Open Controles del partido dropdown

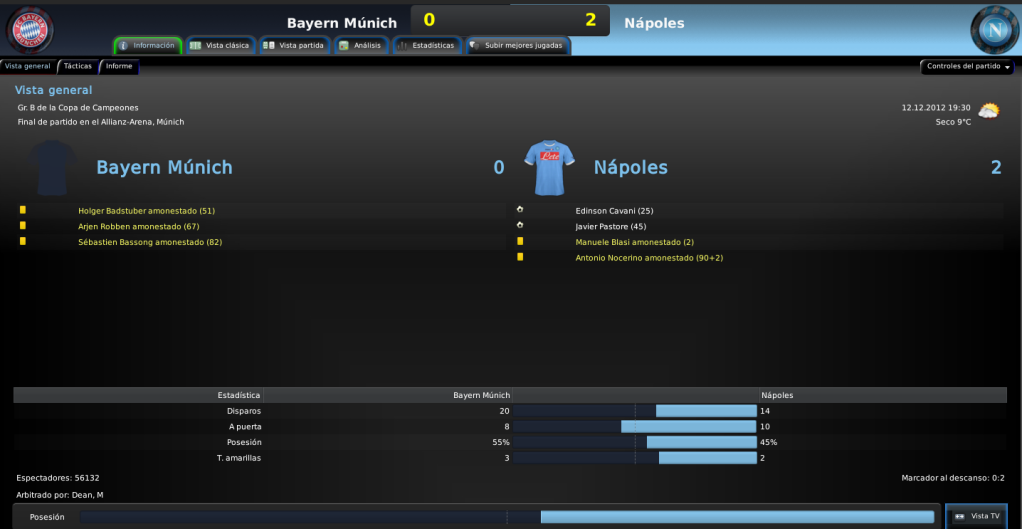click(x=967, y=67)
